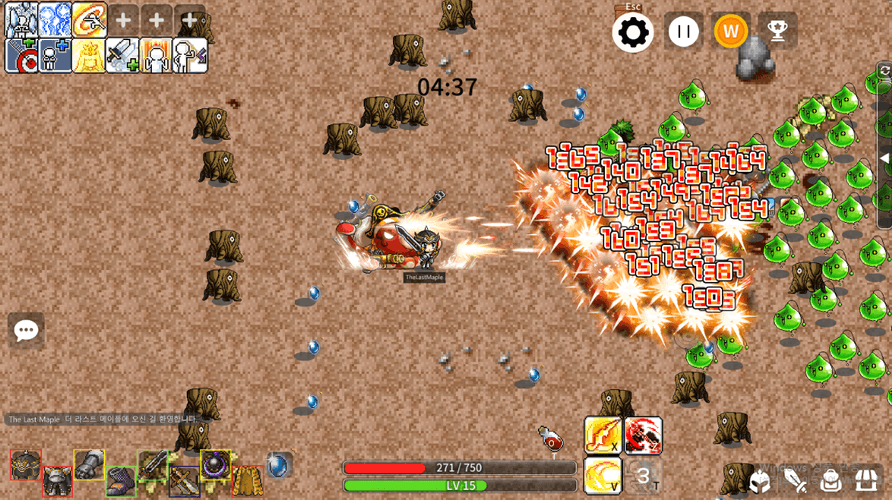Activate the fire crescent V skill
This screenshot has height=500, width=892.
603,475
